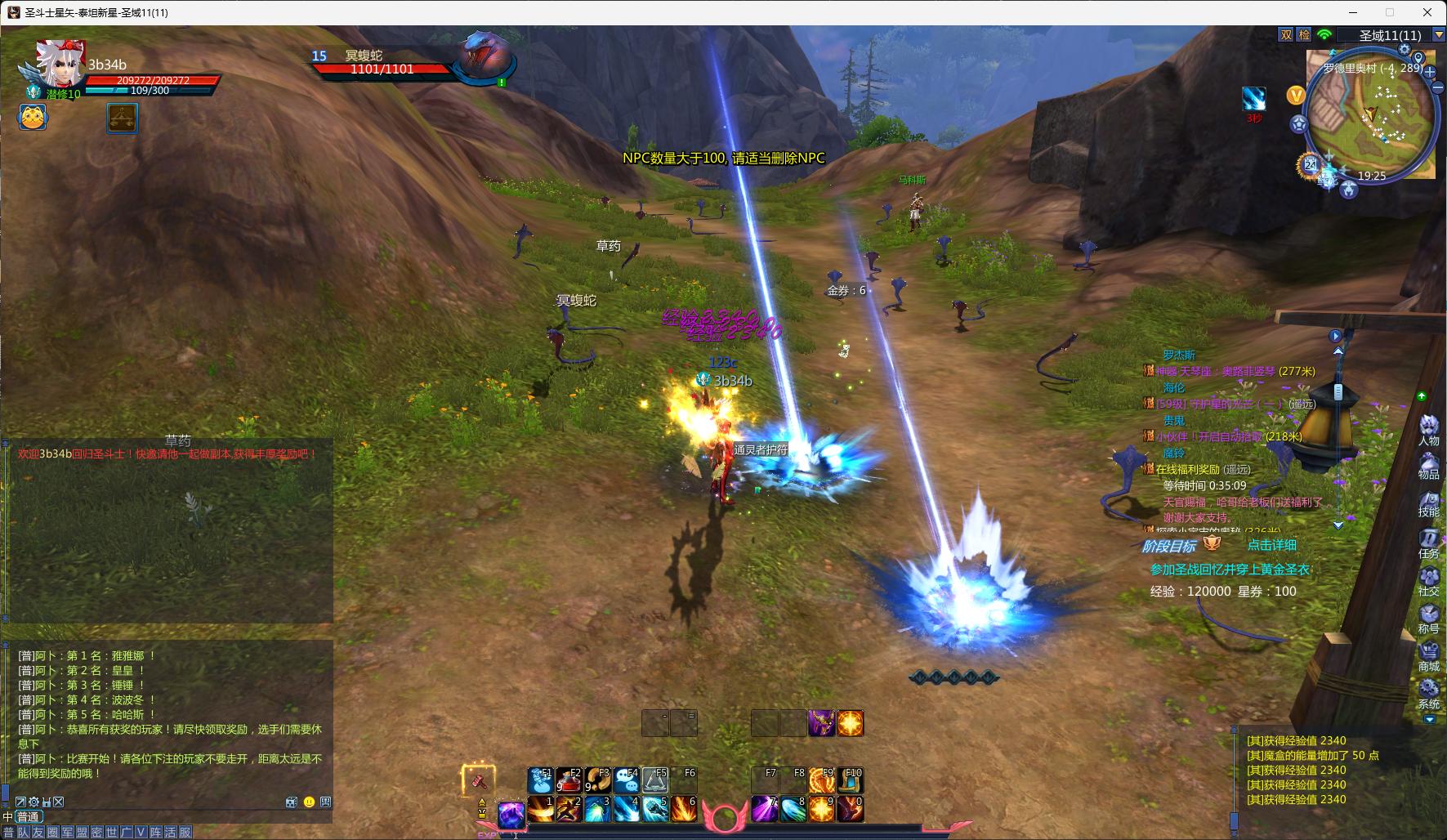This screenshot has height=840, width=1447.
Task: Open the 任务 quest menu
Action: coord(1428,542)
